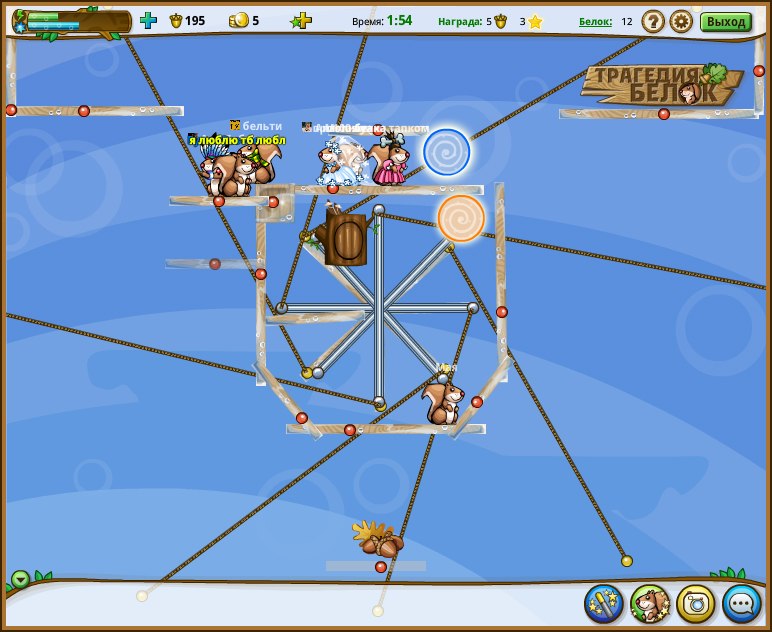Open the question mark help button

653,21
